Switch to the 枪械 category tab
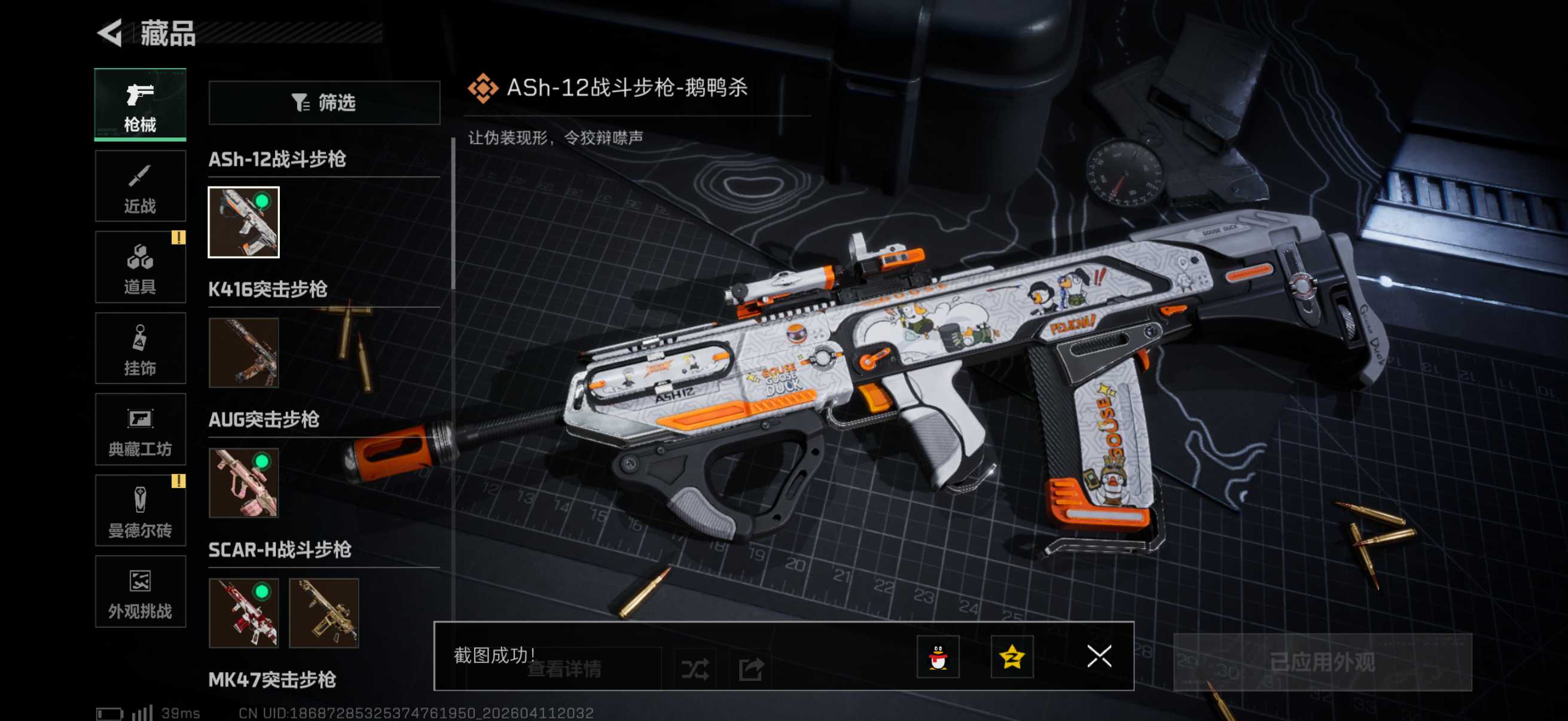Image resolution: width=1568 pixels, height=721 pixels. (140, 105)
